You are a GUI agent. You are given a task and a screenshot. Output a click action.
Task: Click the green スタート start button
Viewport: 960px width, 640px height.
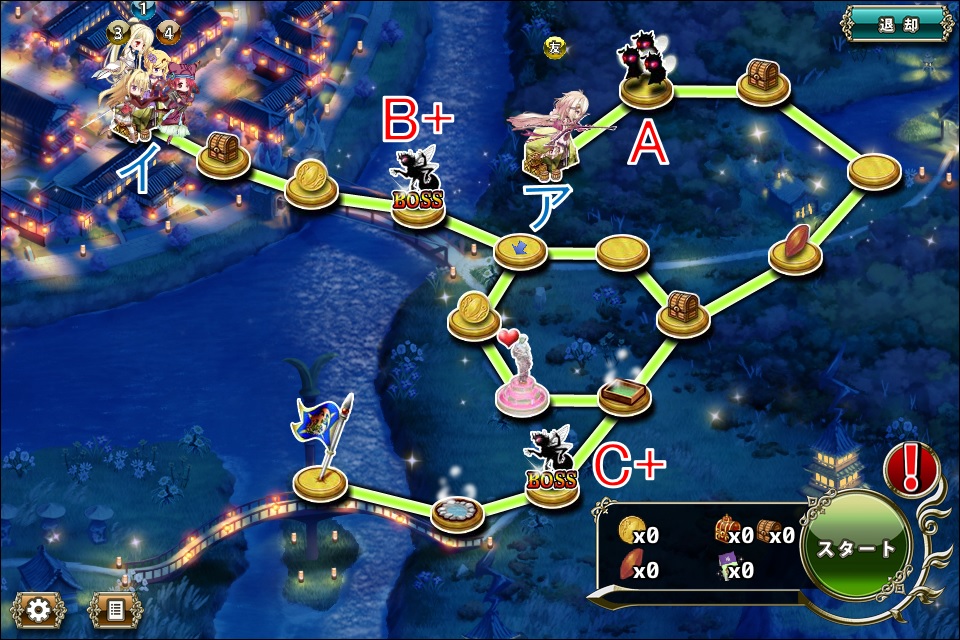(856, 548)
